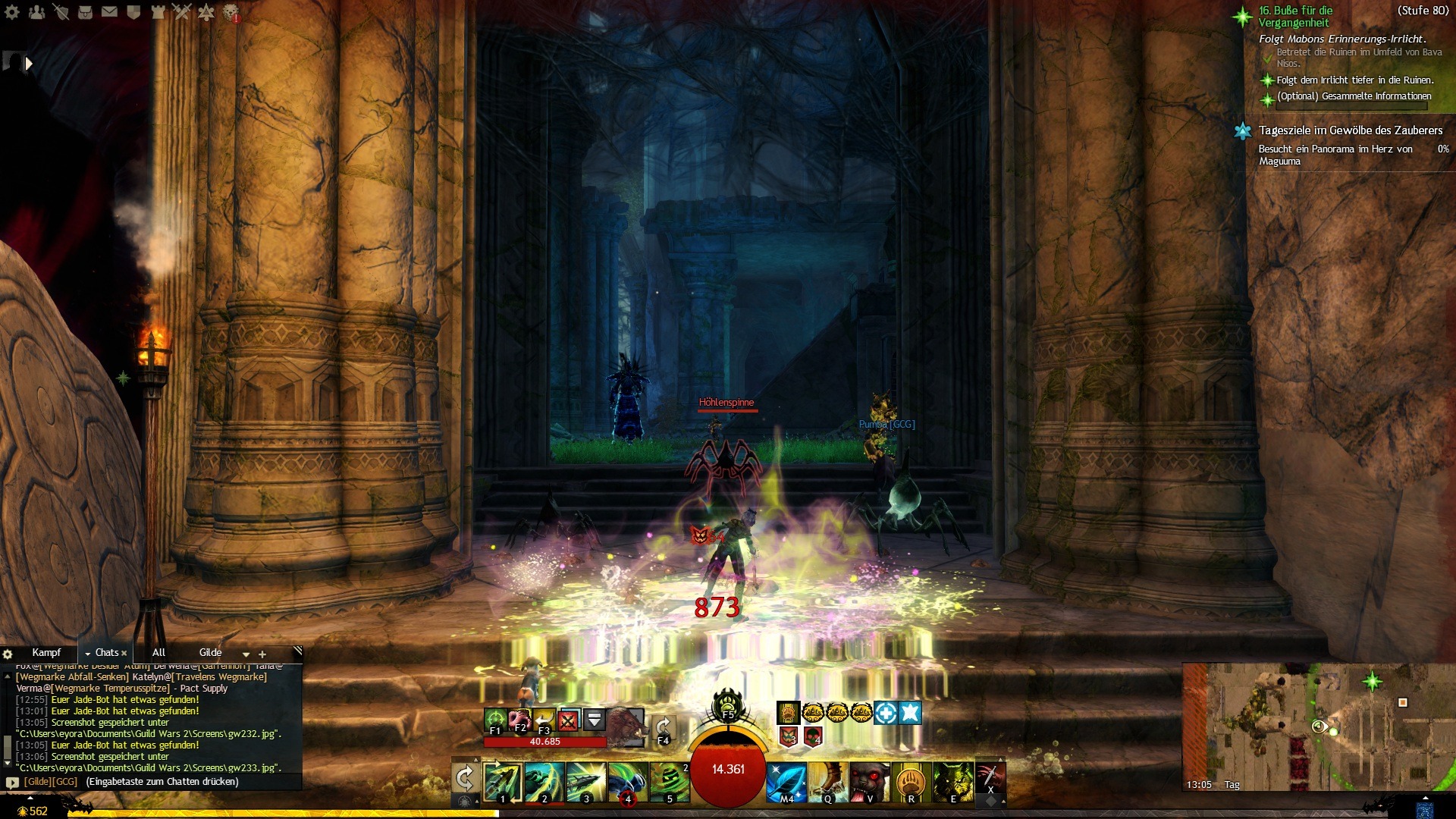Activate the F5 beast mode button
1456x819 pixels.
click(728, 705)
